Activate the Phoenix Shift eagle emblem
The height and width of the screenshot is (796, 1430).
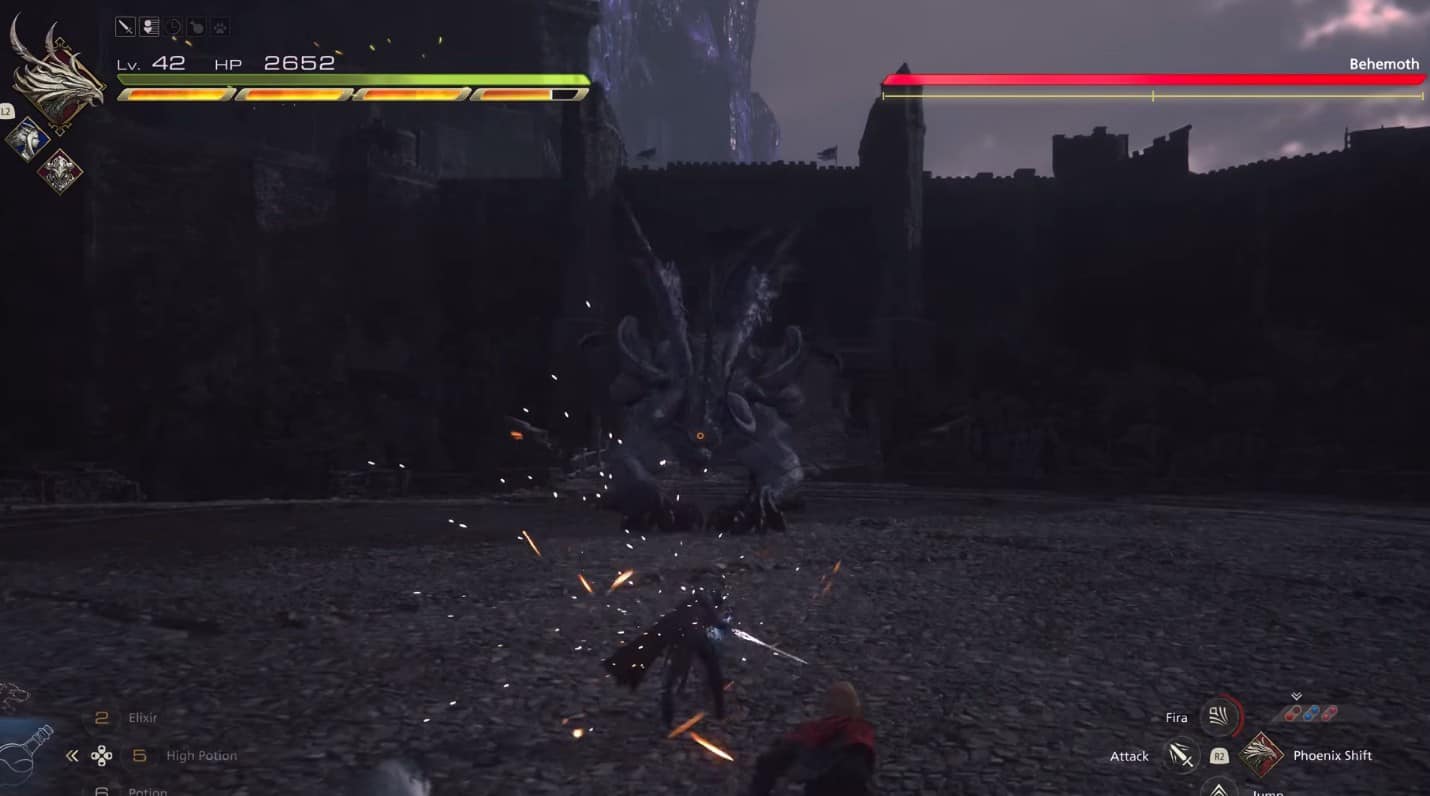point(1261,755)
